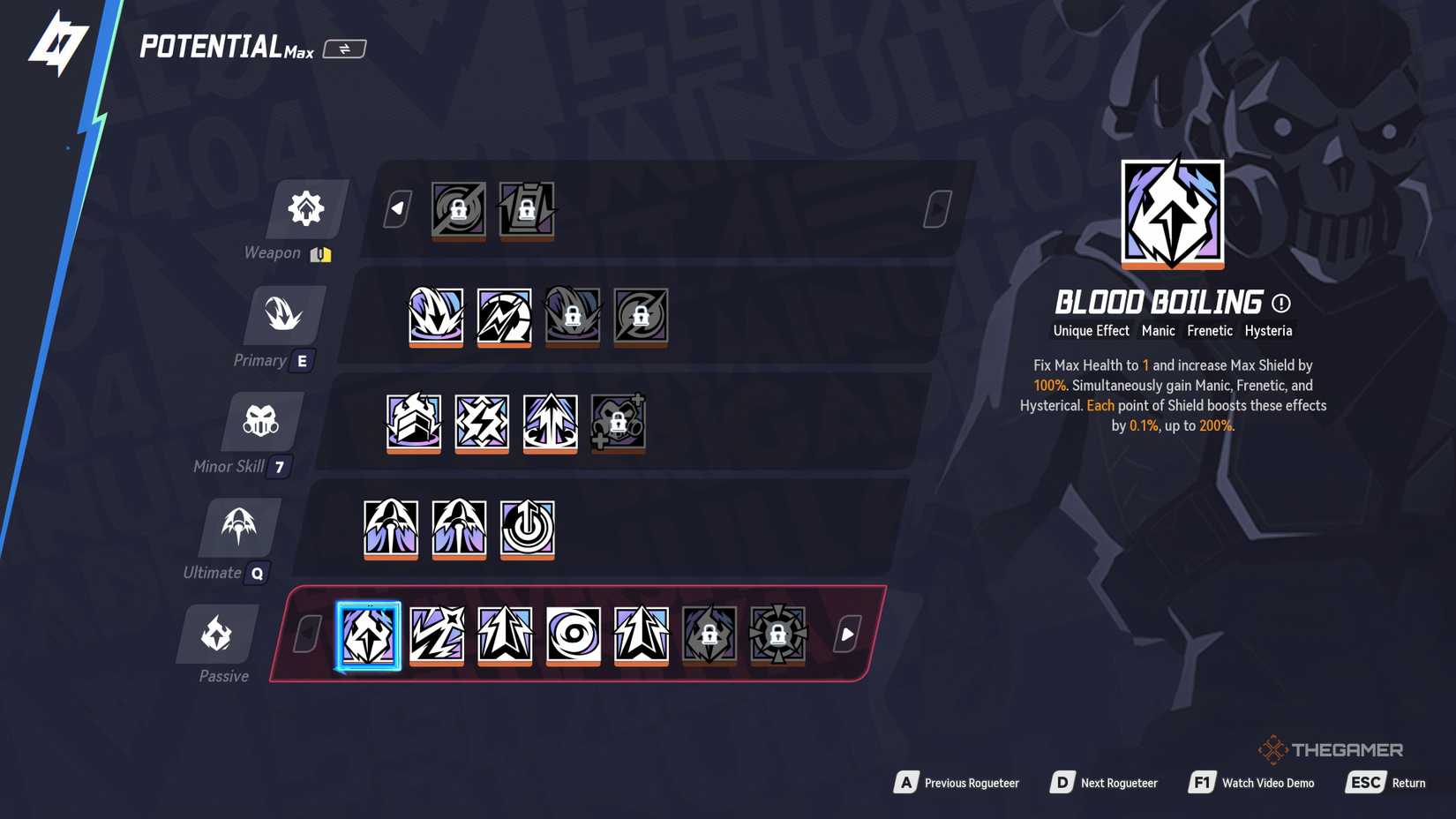The height and width of the screenshot is (819, 1456).
Task: Expand more passives with the right arrow
Action: click(x=845, y=634)
